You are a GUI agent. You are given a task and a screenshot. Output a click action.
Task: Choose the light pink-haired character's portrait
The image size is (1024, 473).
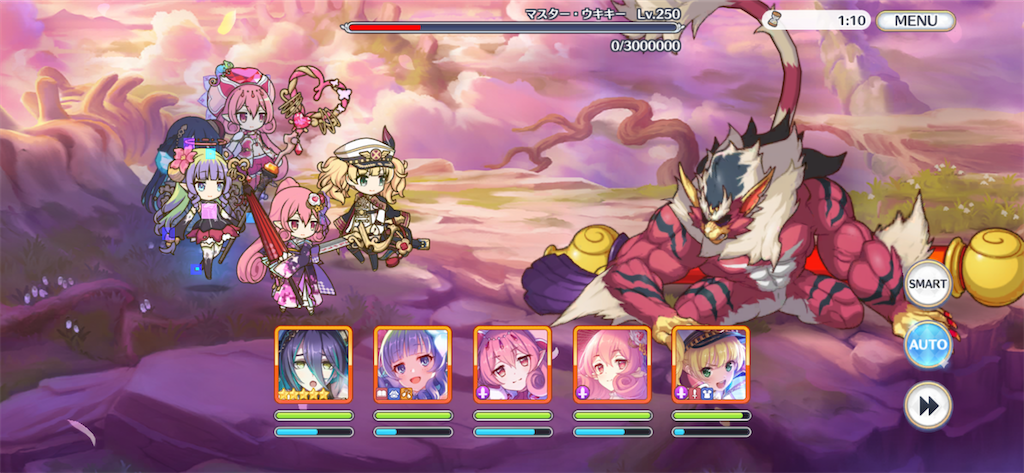click(x=611, y=365)
